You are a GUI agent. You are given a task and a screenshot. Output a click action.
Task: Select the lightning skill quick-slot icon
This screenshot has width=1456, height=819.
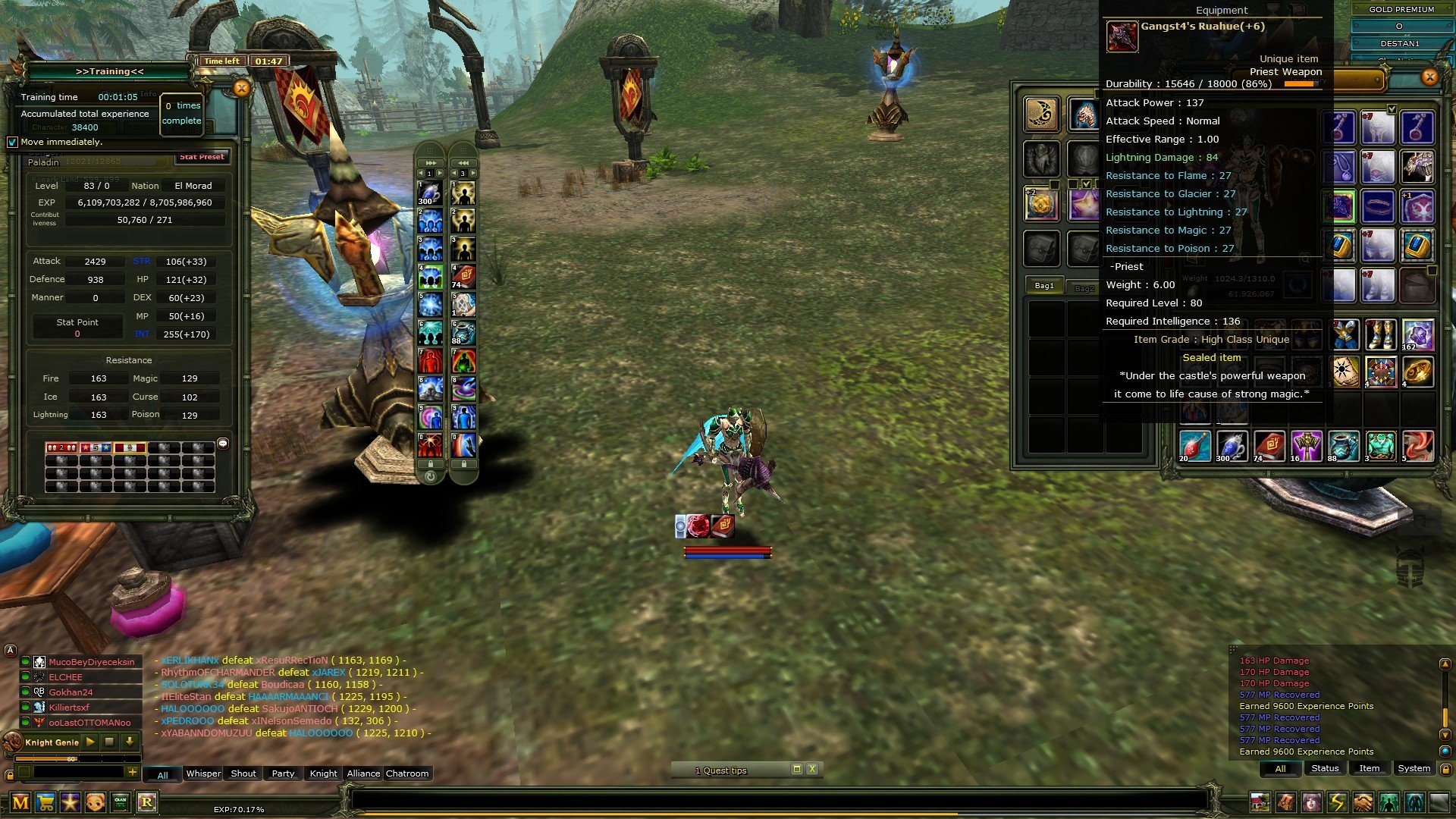[1338, 803]
